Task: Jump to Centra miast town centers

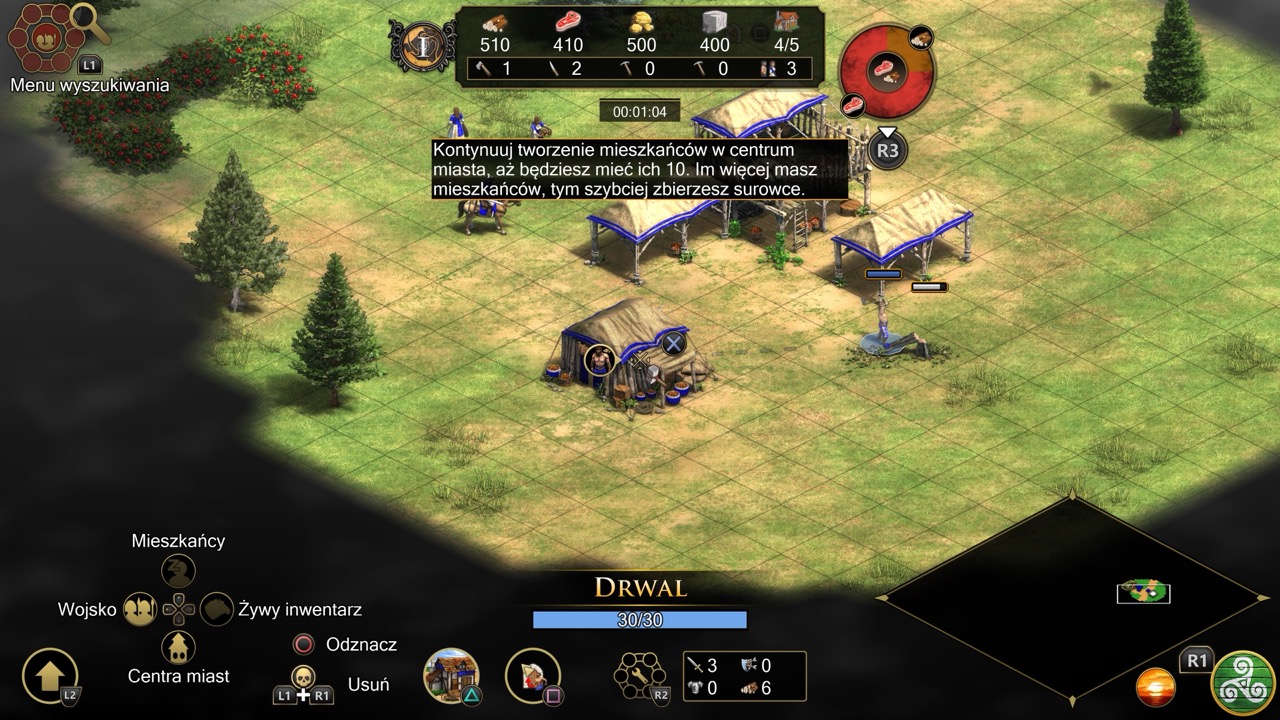Action: [178, 647]
